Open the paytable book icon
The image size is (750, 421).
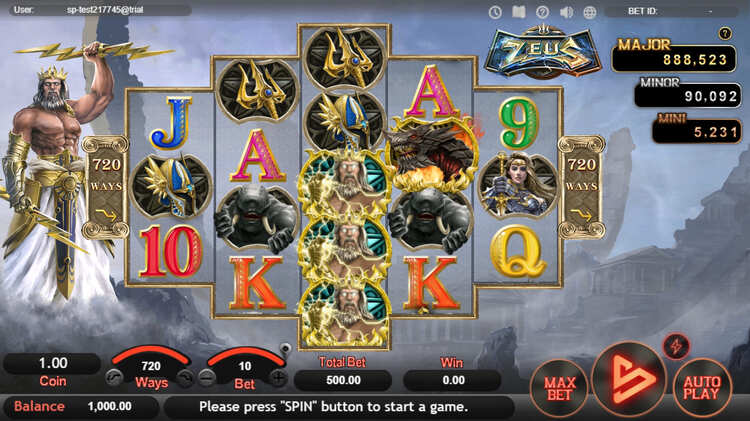point(519,12)
